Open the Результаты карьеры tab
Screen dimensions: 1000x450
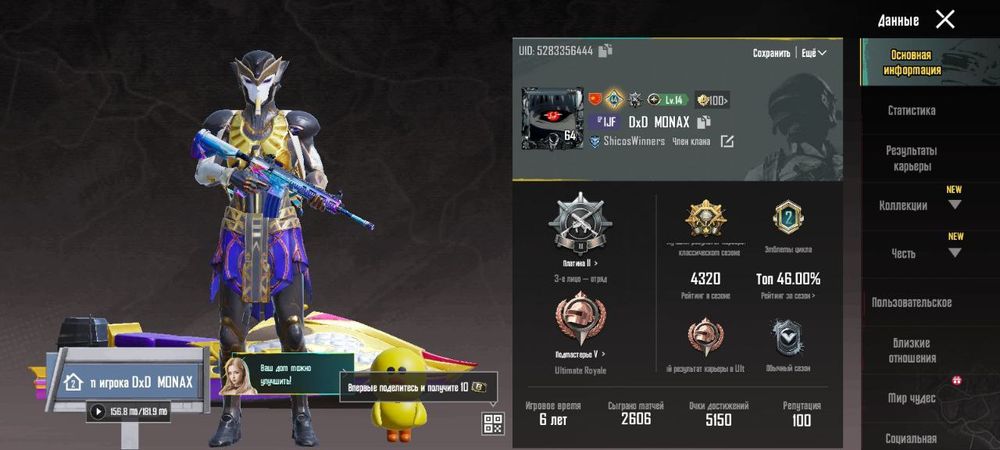coord(911,158)
